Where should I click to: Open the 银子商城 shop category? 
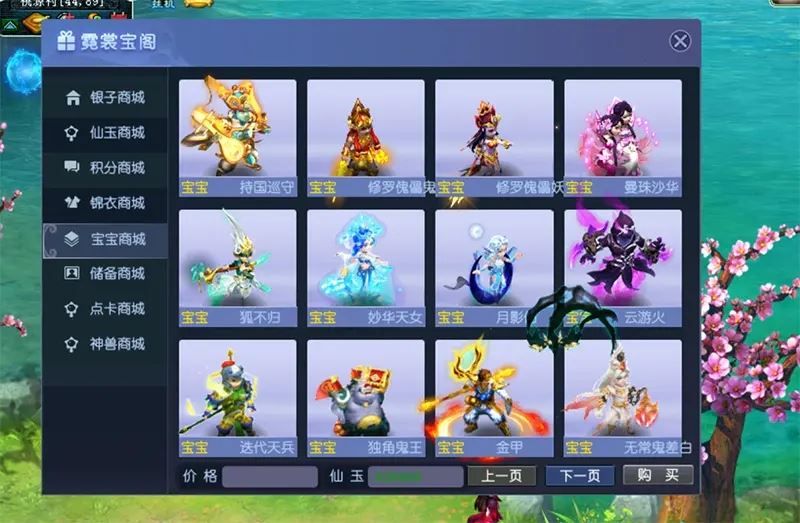pos(105,98)
